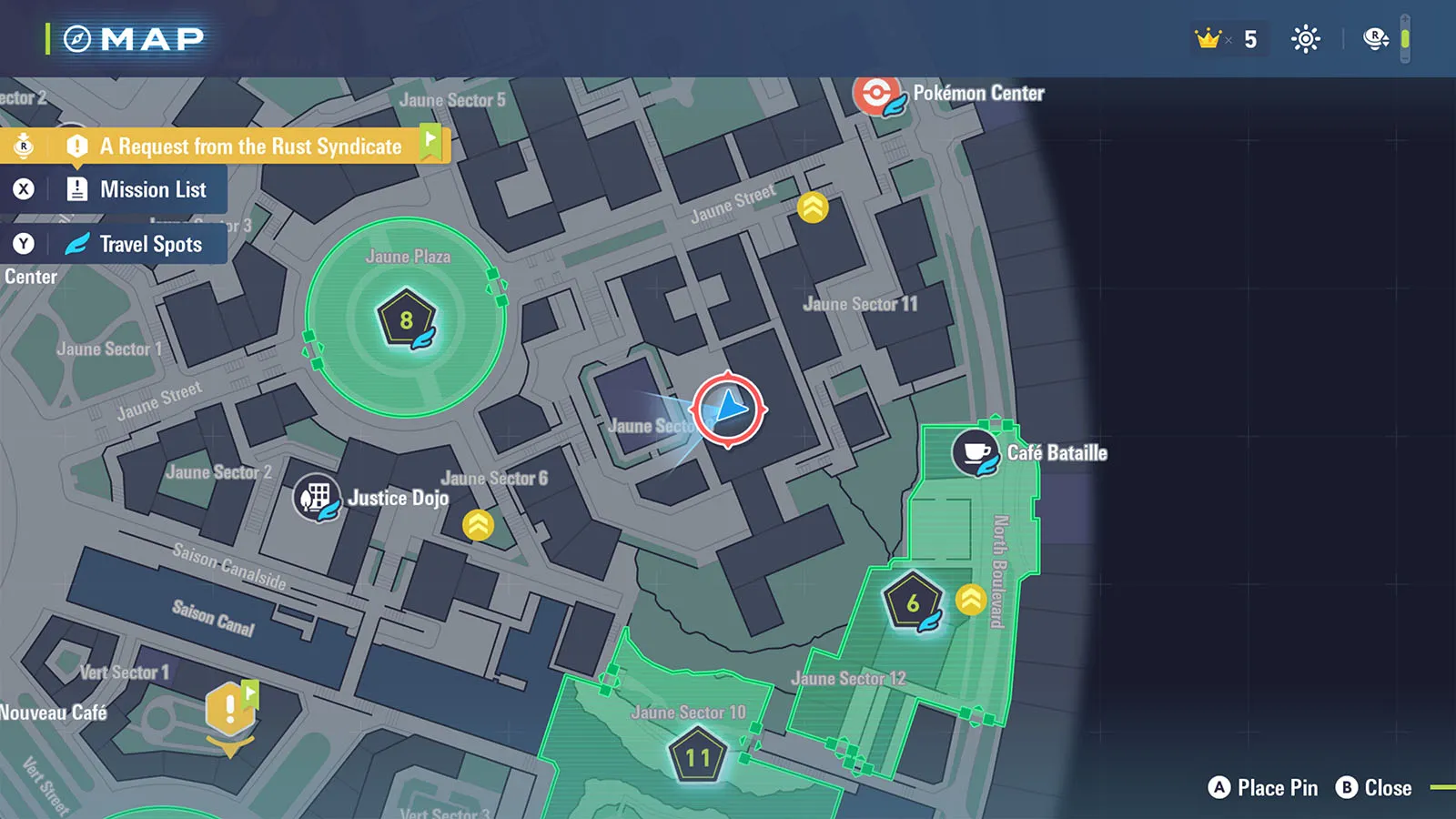Place a pin on the map
The width and height of the screenshot is (1456, 819).
[x=1263, y=788]
